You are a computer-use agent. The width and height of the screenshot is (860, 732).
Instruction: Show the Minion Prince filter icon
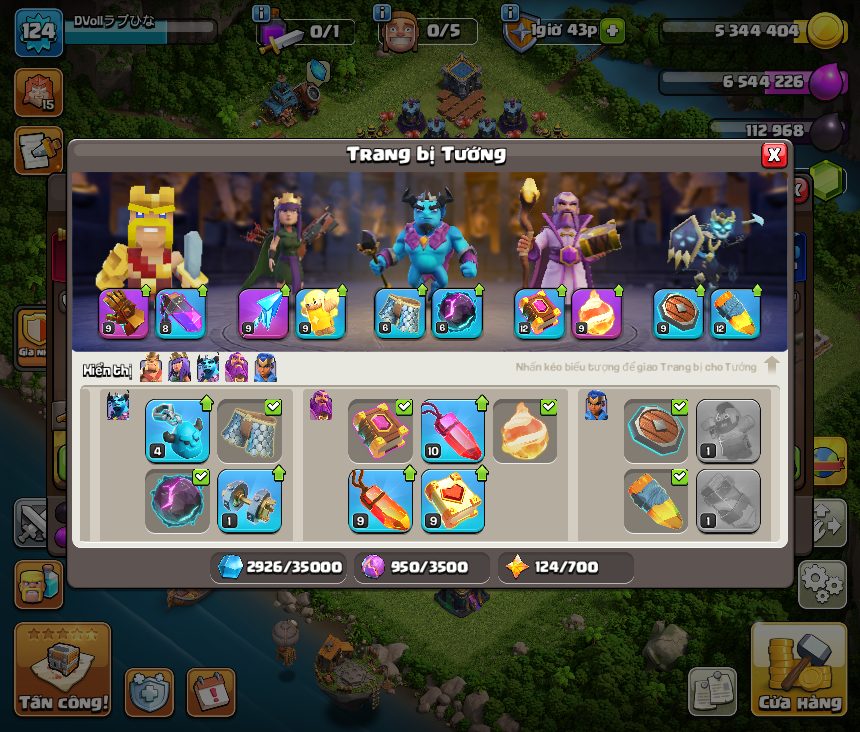(208, 368)
